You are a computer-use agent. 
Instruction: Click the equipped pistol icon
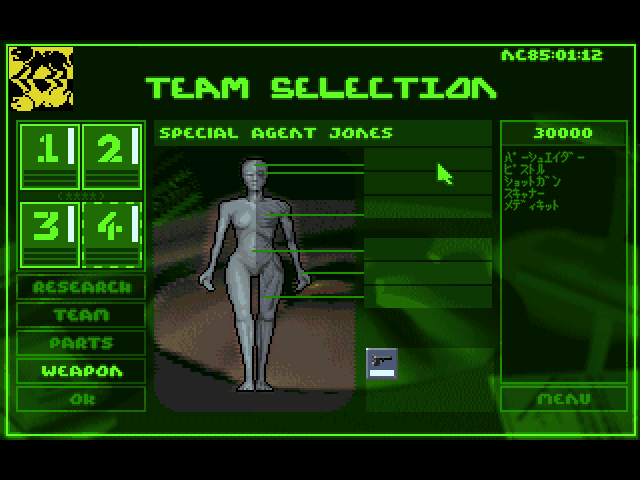381,362
